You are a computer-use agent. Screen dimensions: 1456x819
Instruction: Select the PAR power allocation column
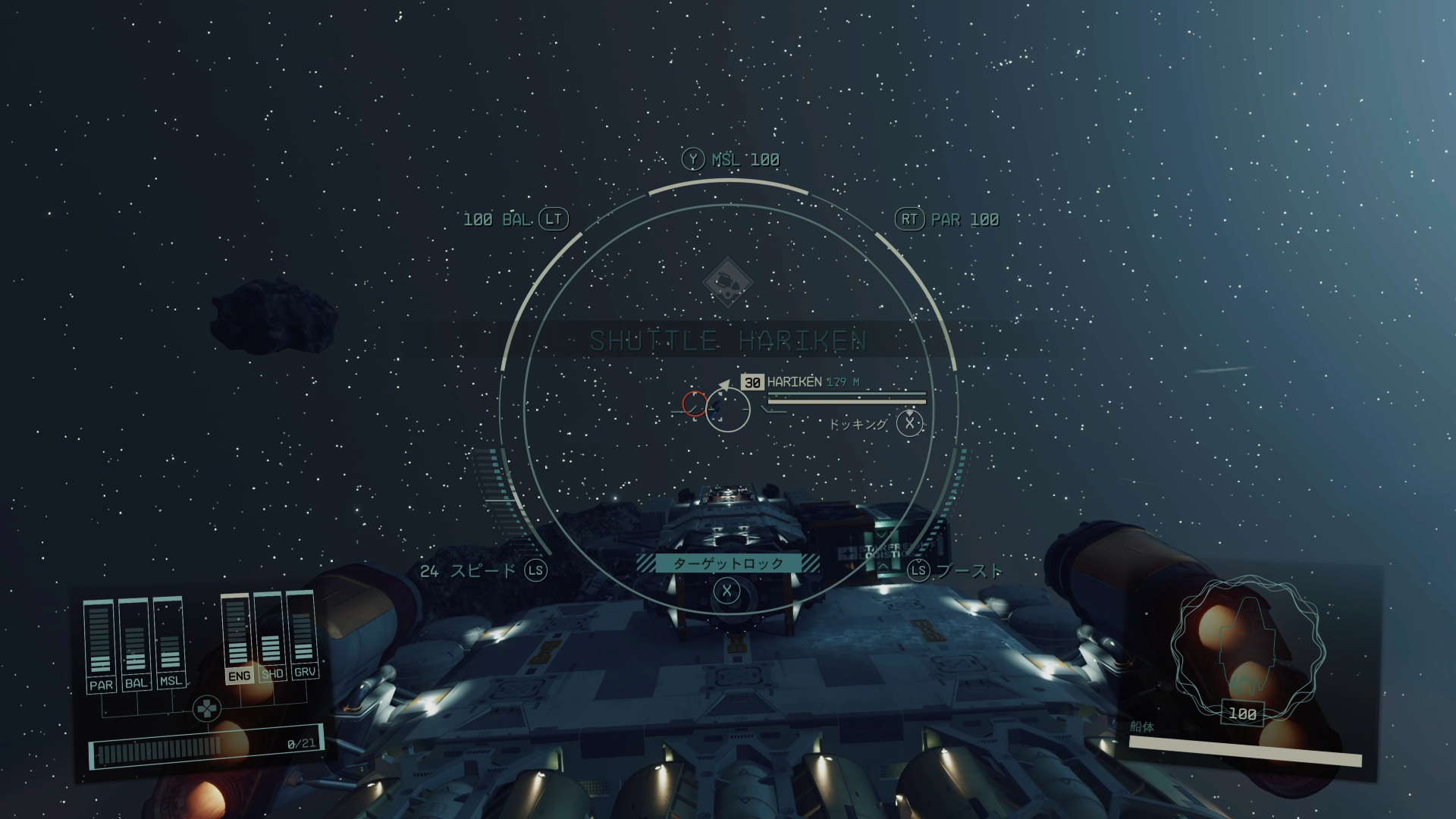click(x=100, y=645)
